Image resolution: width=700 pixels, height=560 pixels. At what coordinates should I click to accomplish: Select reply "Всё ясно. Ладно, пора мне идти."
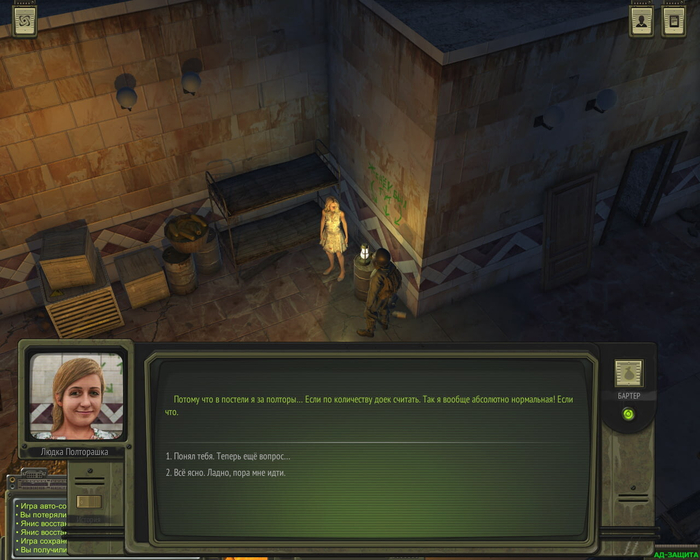tap(226, 472)
